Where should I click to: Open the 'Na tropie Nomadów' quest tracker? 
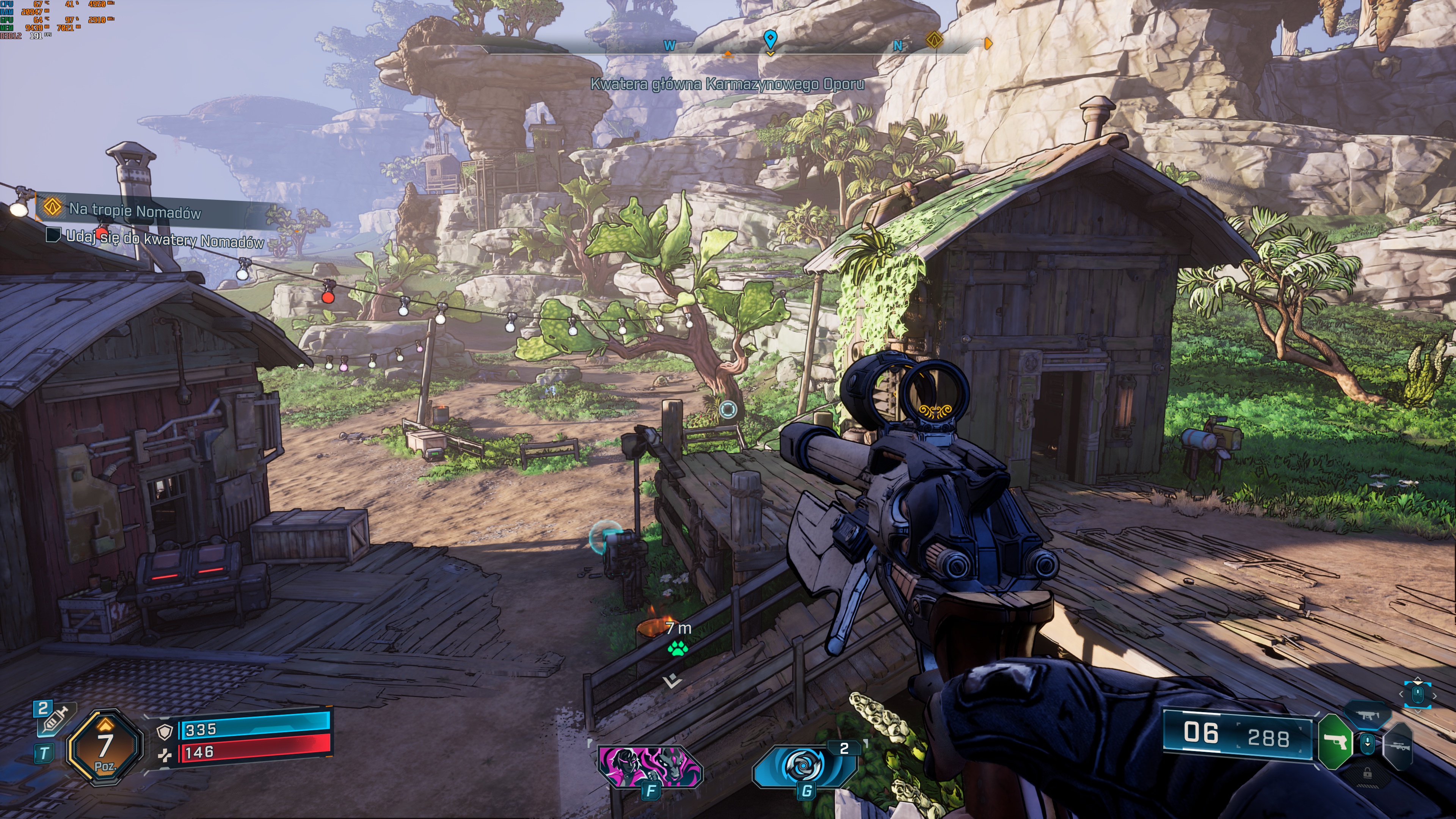[135, 210]
